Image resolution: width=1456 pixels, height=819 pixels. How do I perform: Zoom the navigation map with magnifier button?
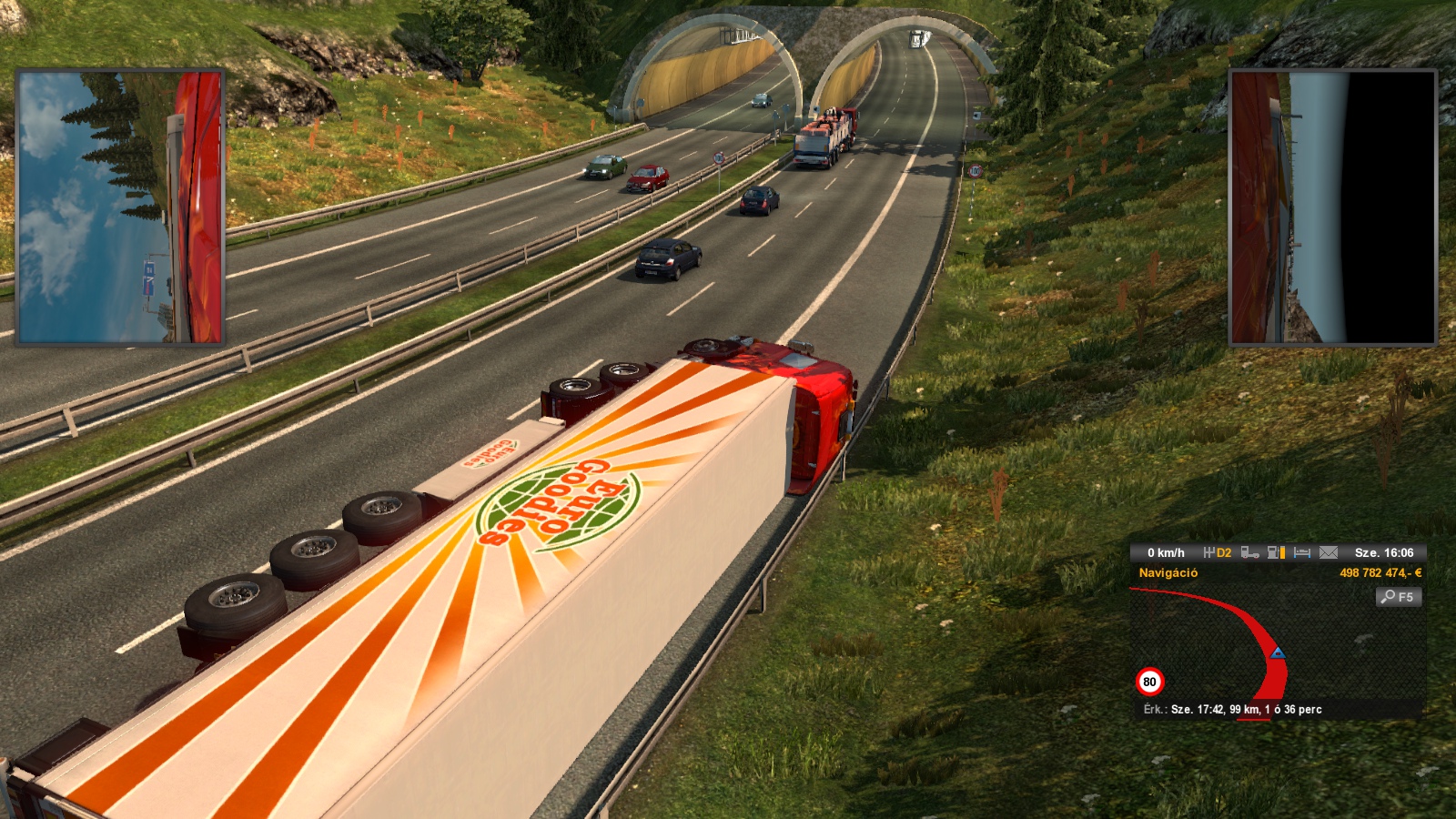pos(1399,597)
